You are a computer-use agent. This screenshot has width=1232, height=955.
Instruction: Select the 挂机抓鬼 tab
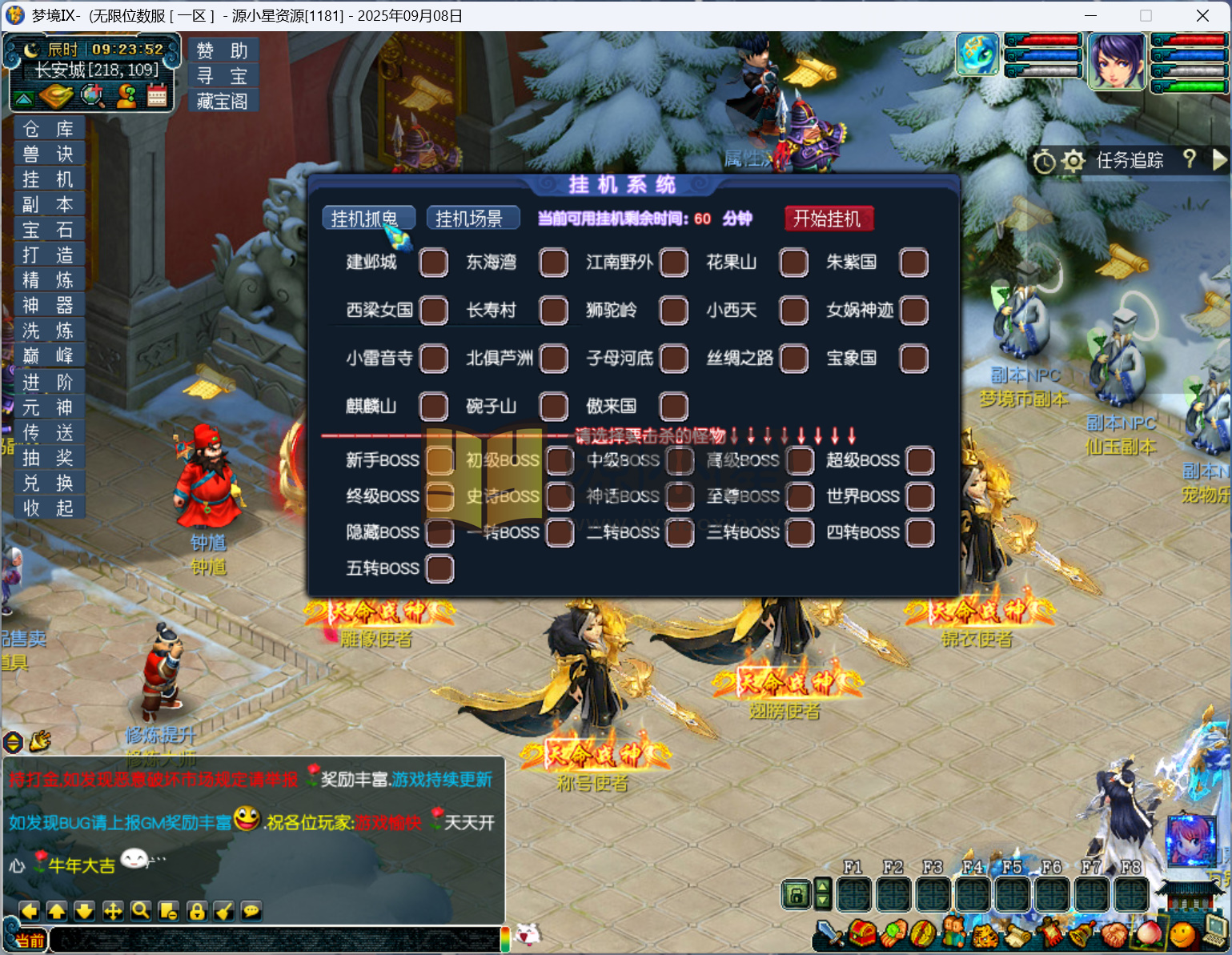368,216
